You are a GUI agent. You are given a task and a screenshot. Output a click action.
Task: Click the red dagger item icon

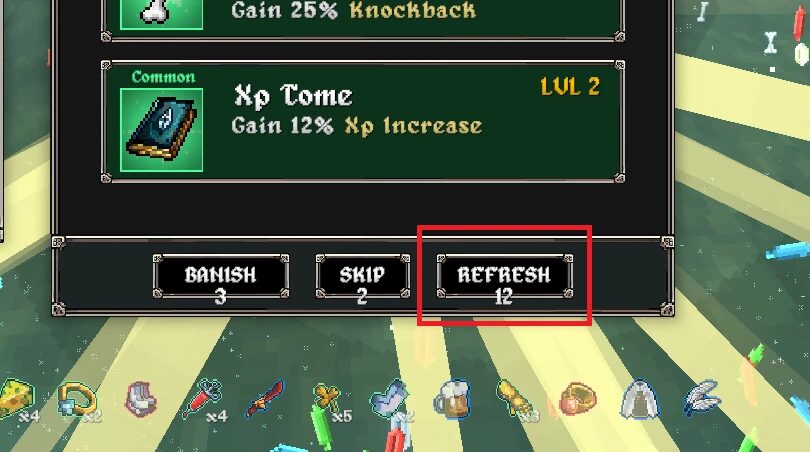pos(265,400)
